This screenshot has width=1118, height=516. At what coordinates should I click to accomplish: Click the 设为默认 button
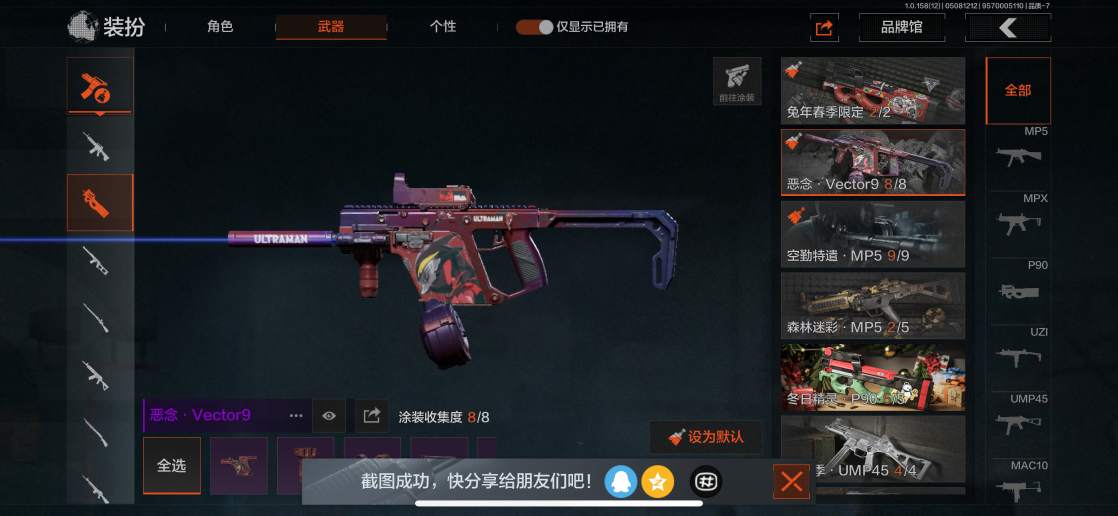705,437
